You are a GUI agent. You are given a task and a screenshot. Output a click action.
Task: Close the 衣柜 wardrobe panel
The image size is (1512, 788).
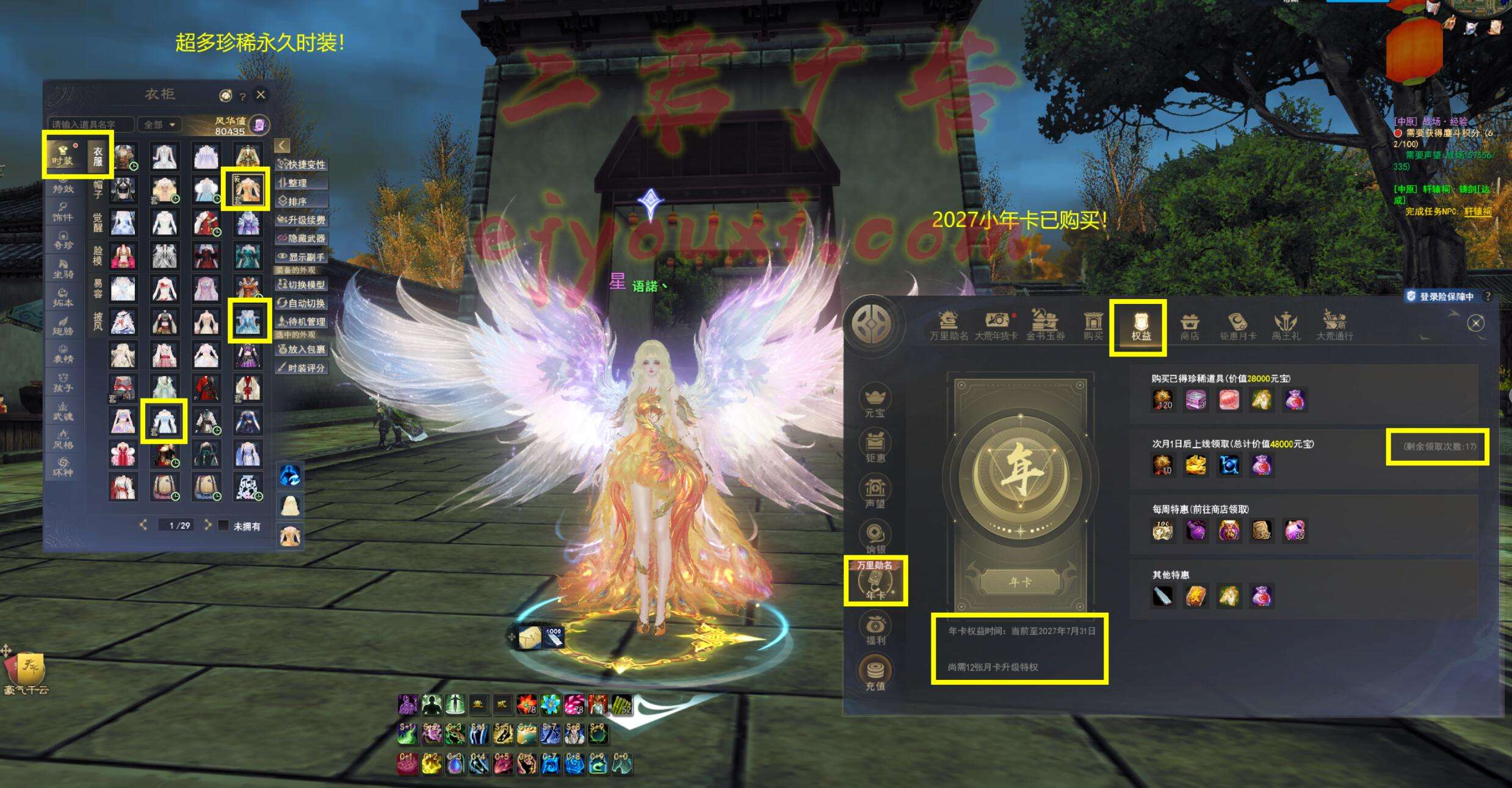[x=261, y=95]
